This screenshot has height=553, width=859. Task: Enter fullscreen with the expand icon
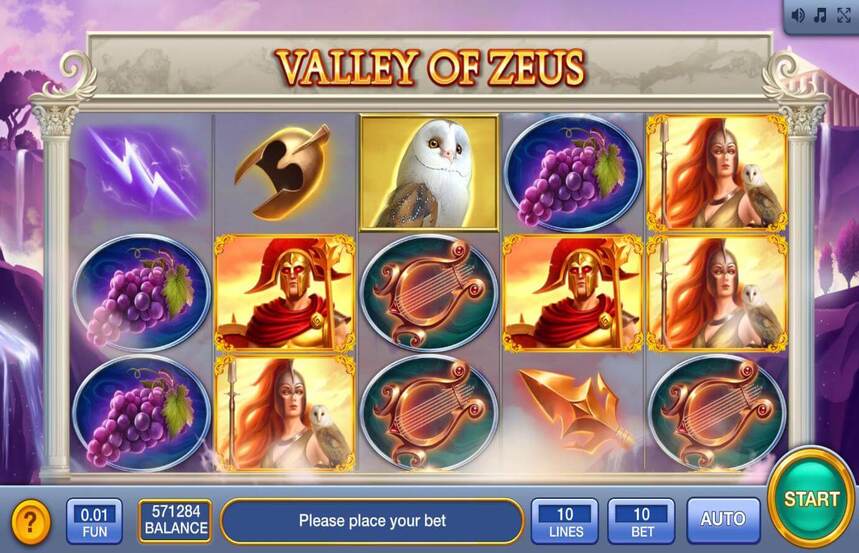843,15
